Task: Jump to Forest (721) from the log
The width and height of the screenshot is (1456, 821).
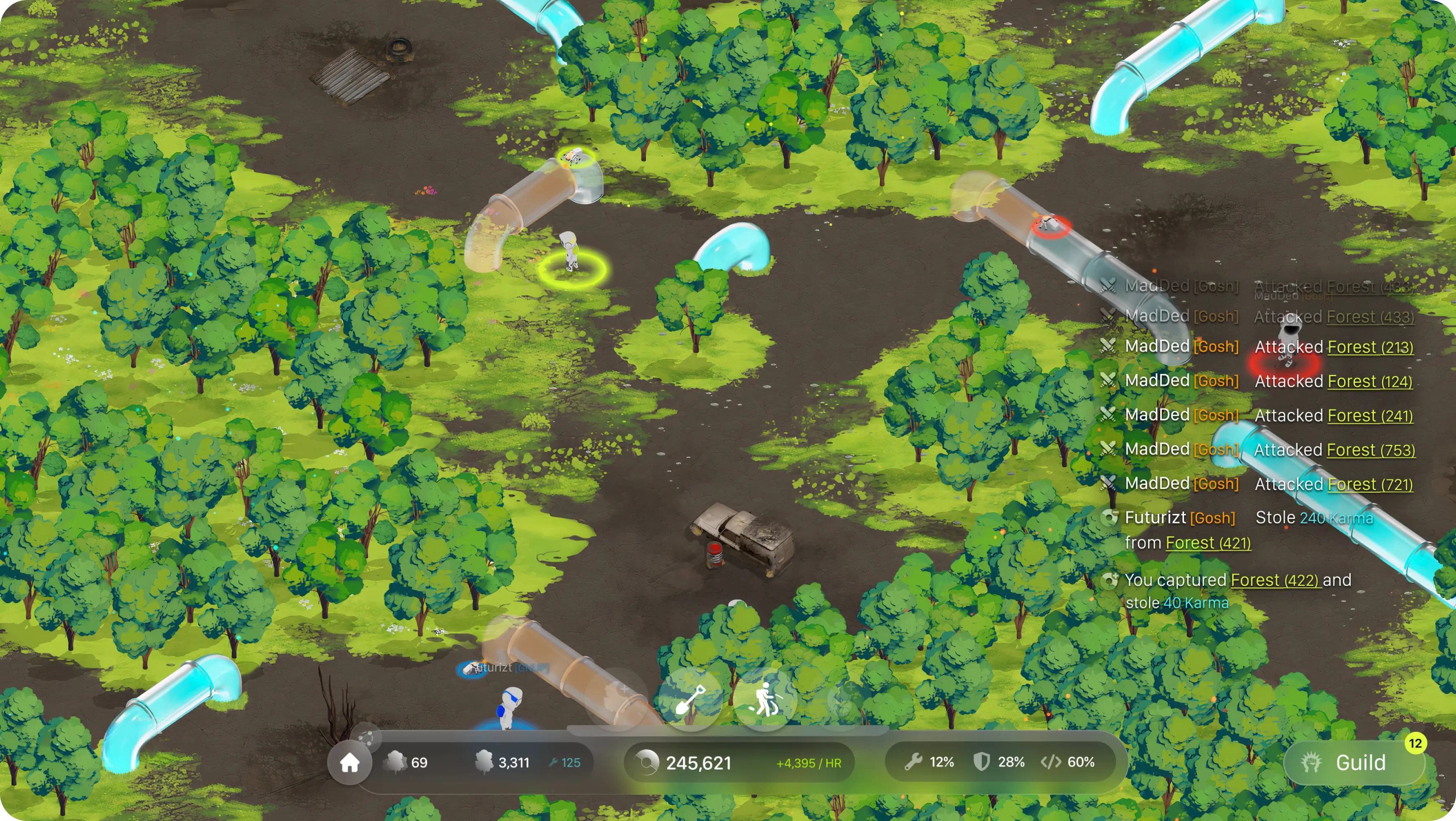Action: (1369, 485)
